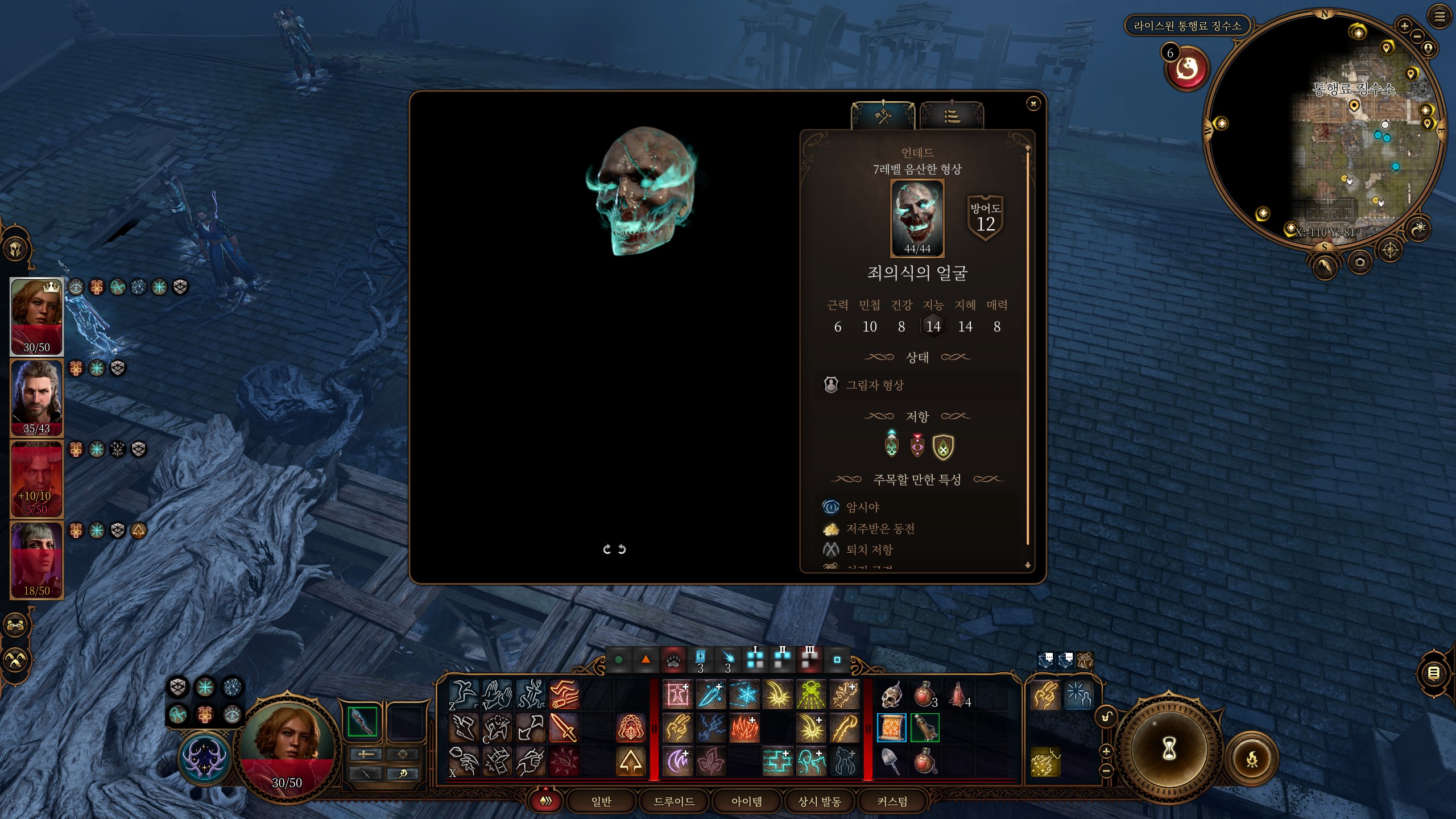
Task: End turn with the hourglass button
Action: pos(1168,748)
